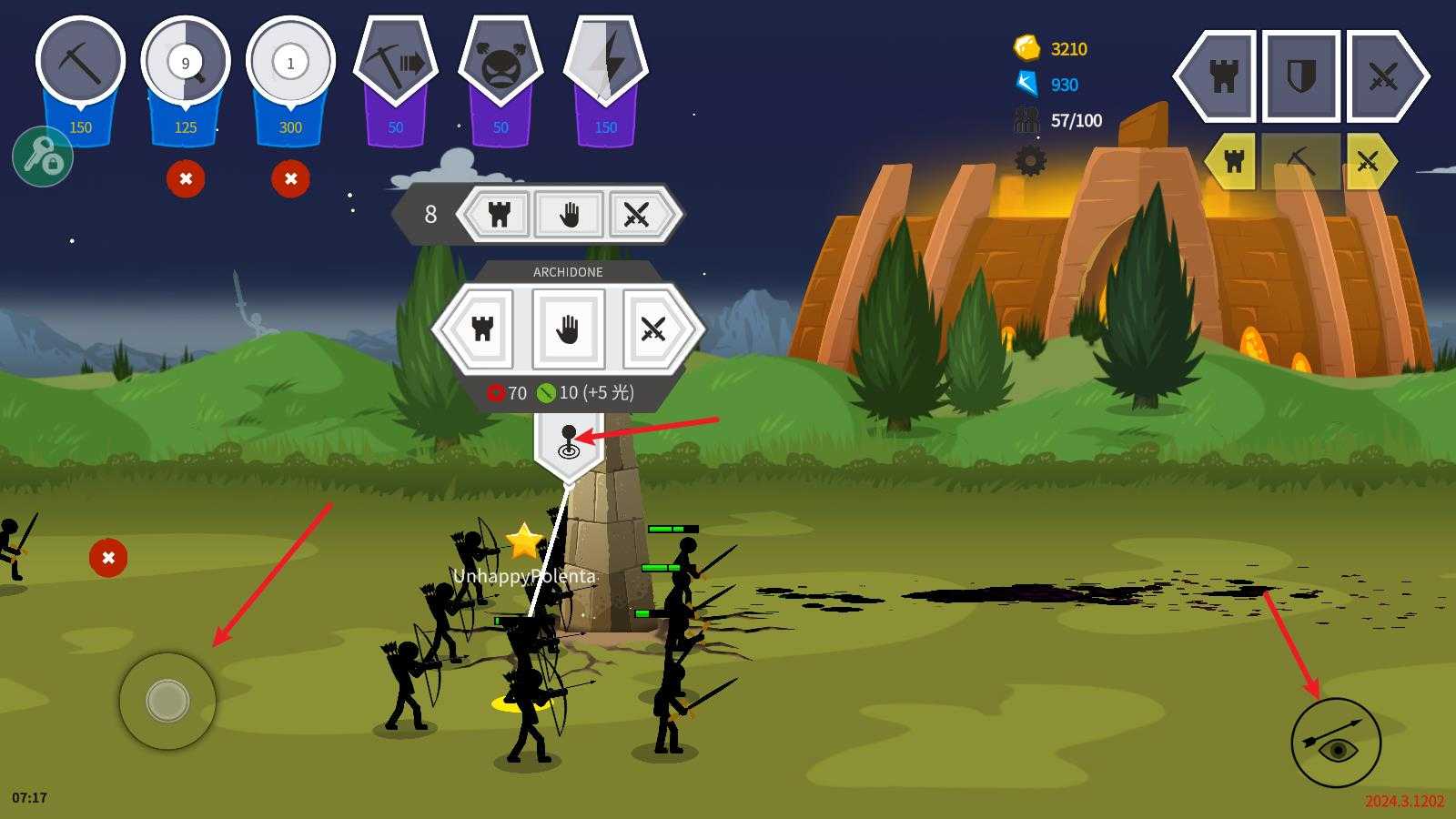Take manual control of the Archidone unit
The image size is (1456, 819).
tap(569, 442)
